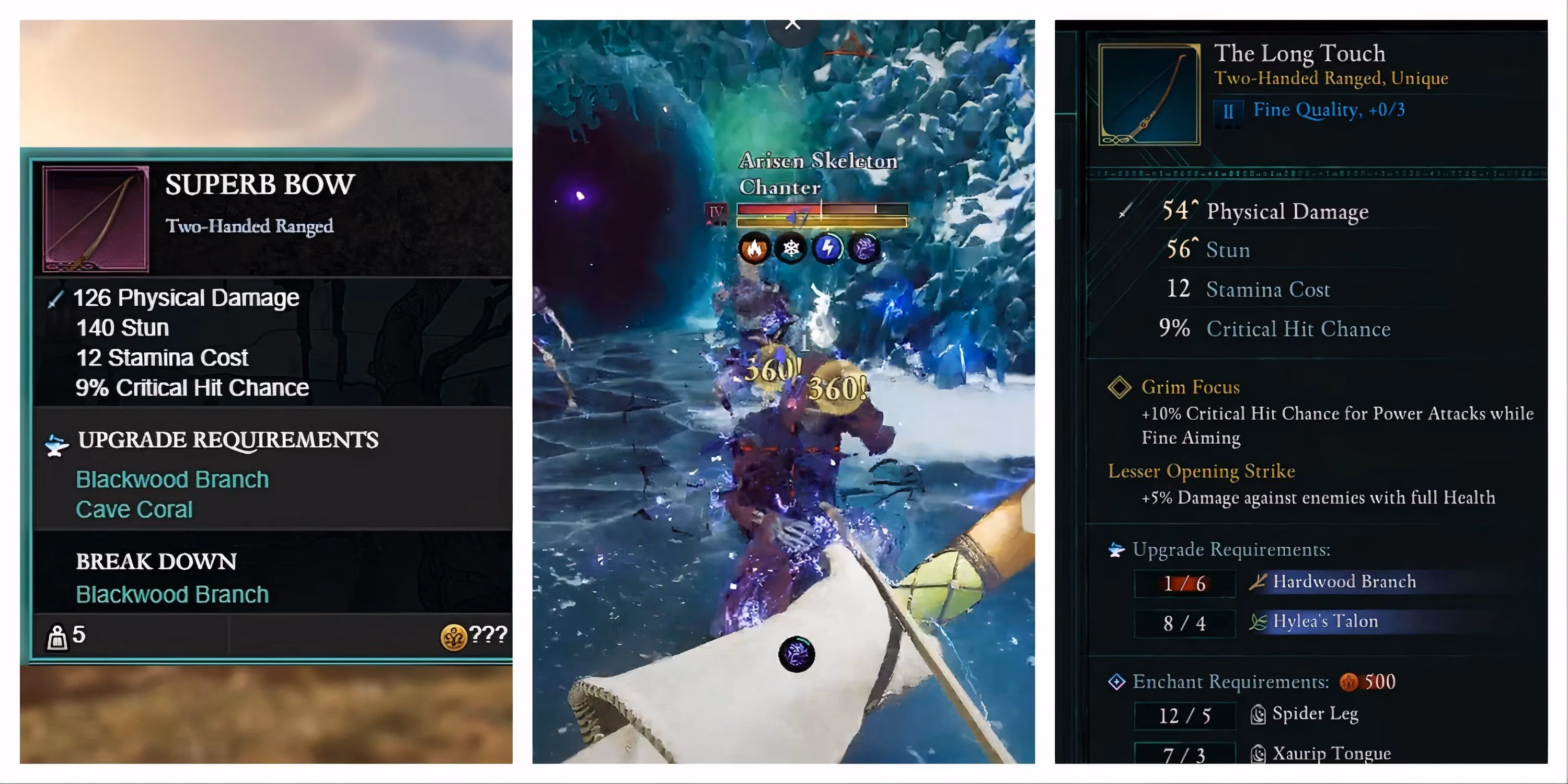
Task: Choose Cave Coral from upgrade requirements
Action: (135, 510)
